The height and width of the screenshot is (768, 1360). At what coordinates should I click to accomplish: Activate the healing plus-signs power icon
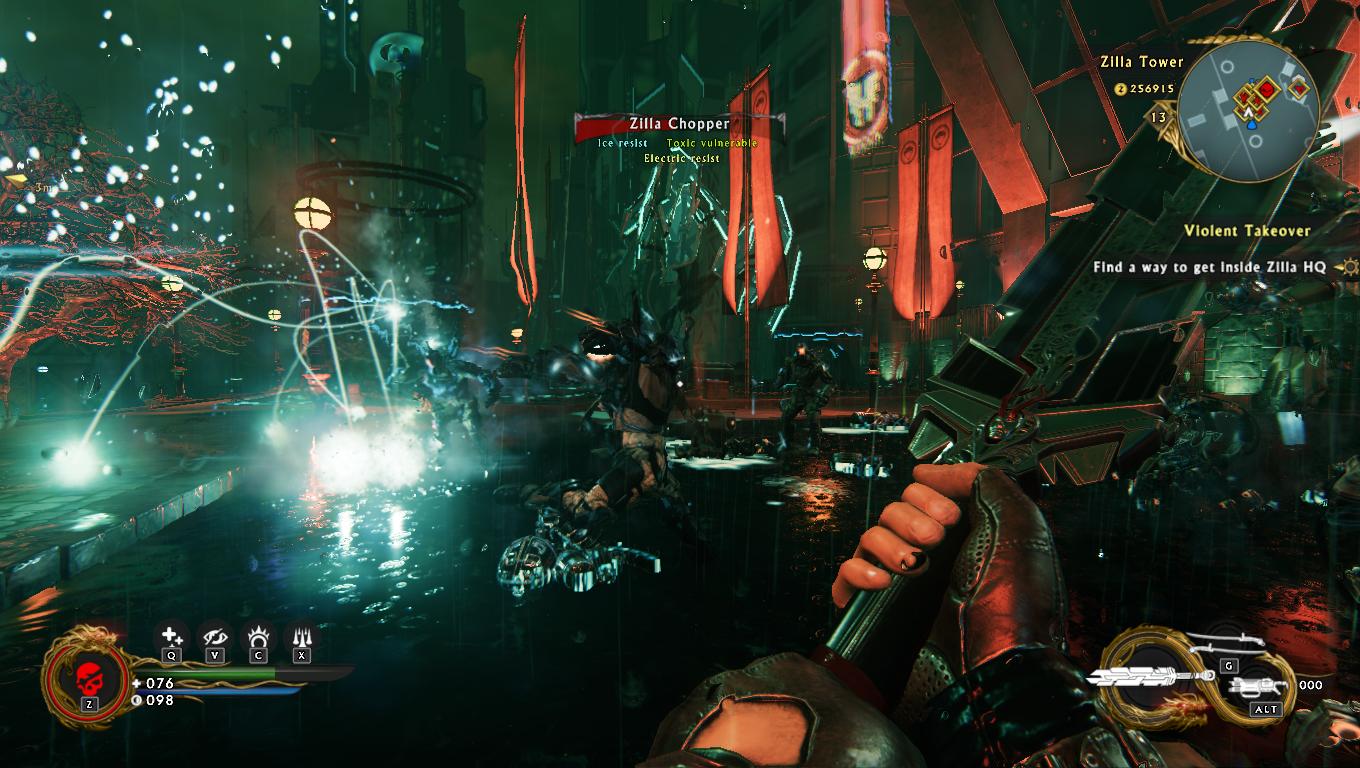pos(172,636)
